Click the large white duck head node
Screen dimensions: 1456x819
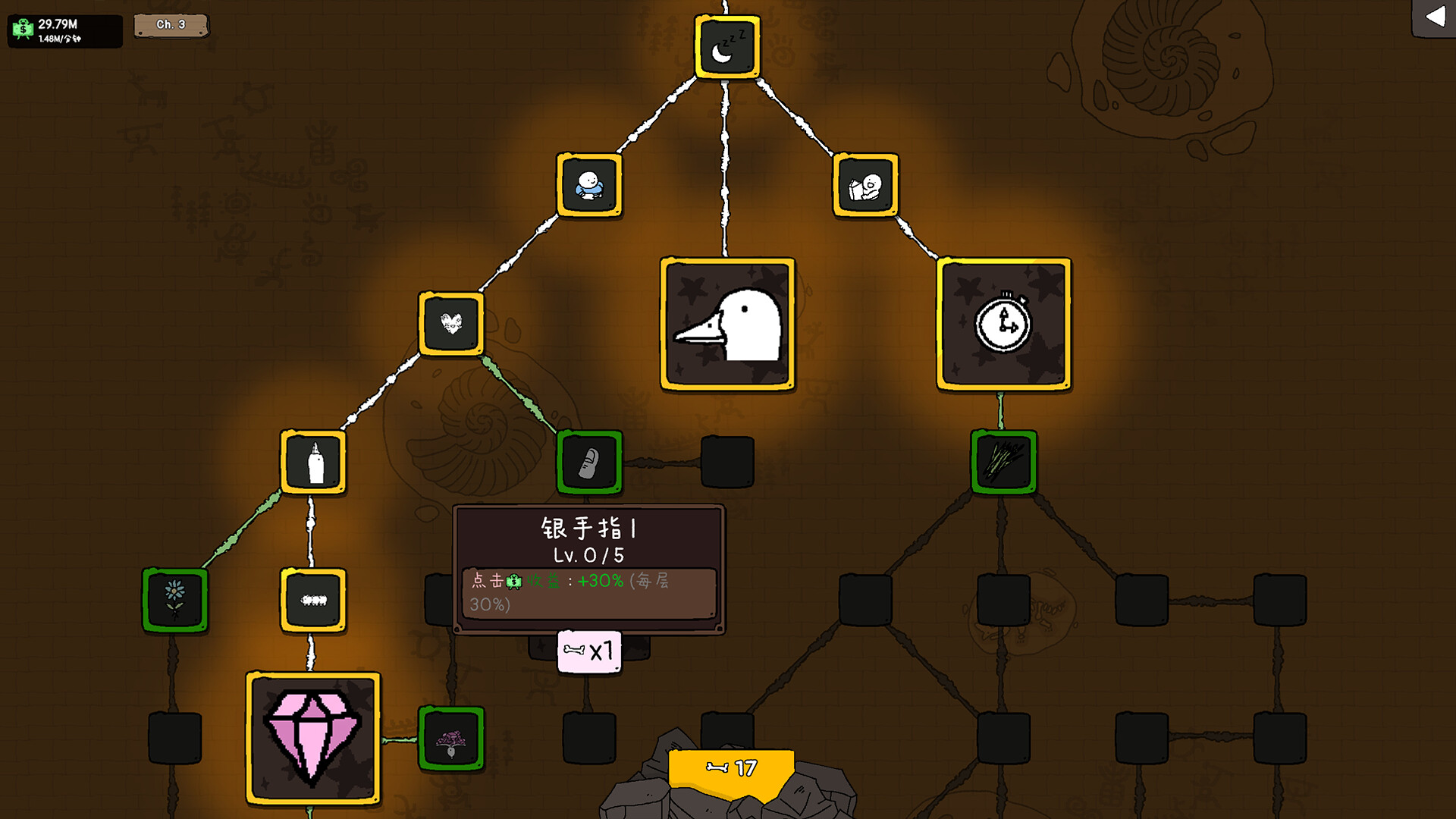(726, 322)
